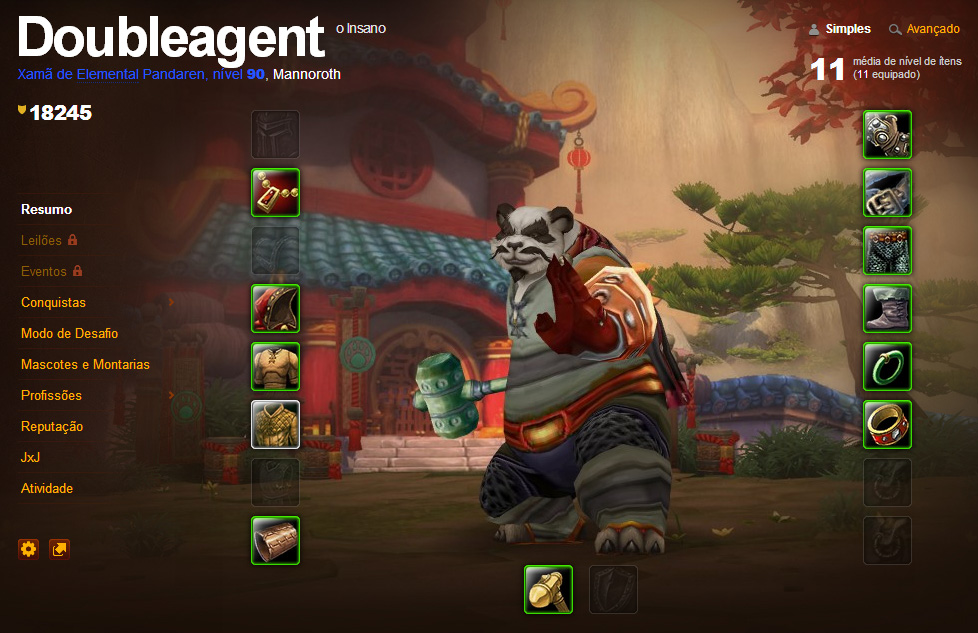Select the chain leggings slot
Image resolution: width=978 pixels, height=633 pixels.
click(887, 250)
